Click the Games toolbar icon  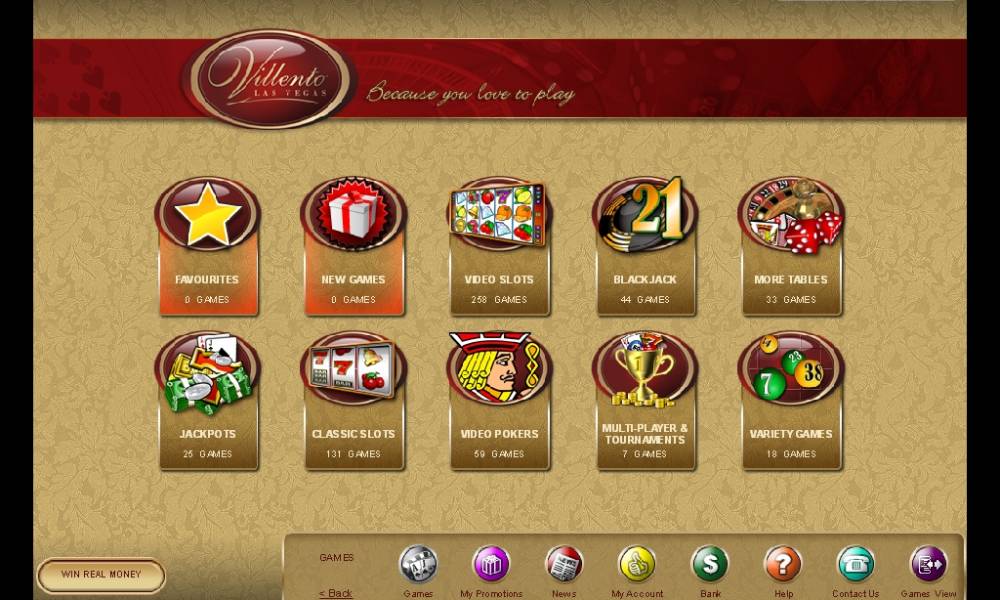[418, 565]
